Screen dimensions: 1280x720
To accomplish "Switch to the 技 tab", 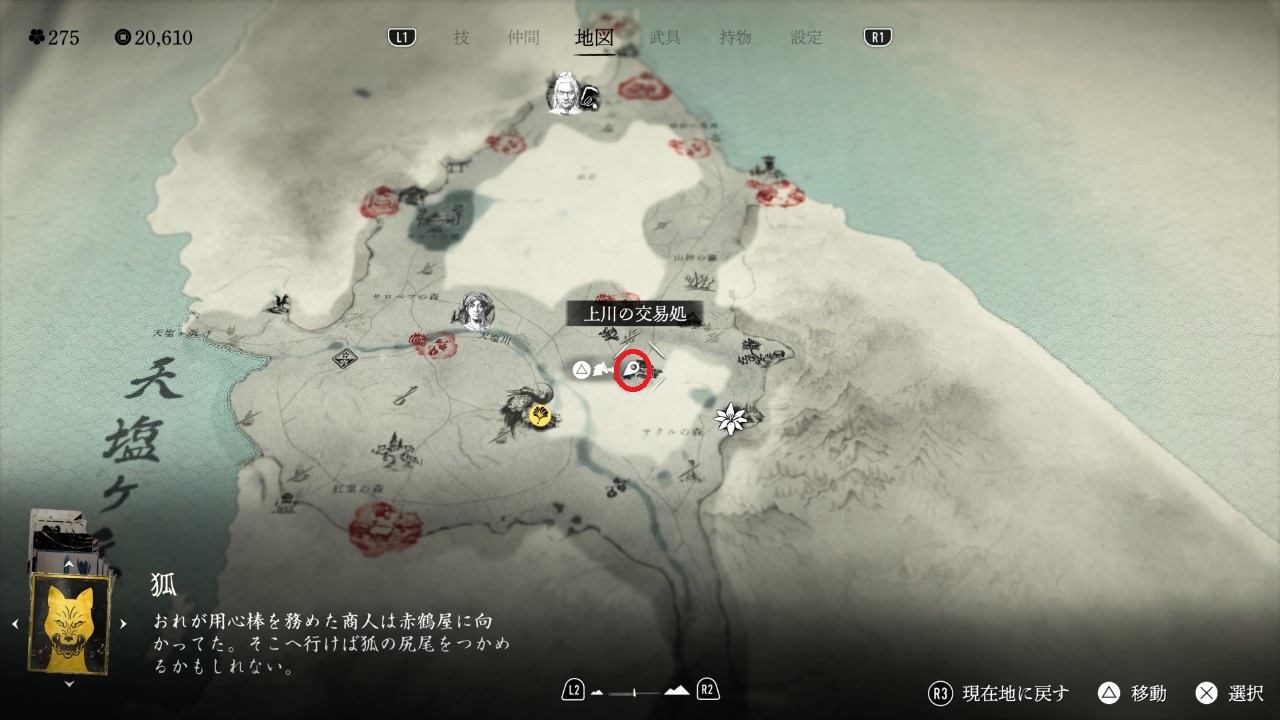I will 461,38.
